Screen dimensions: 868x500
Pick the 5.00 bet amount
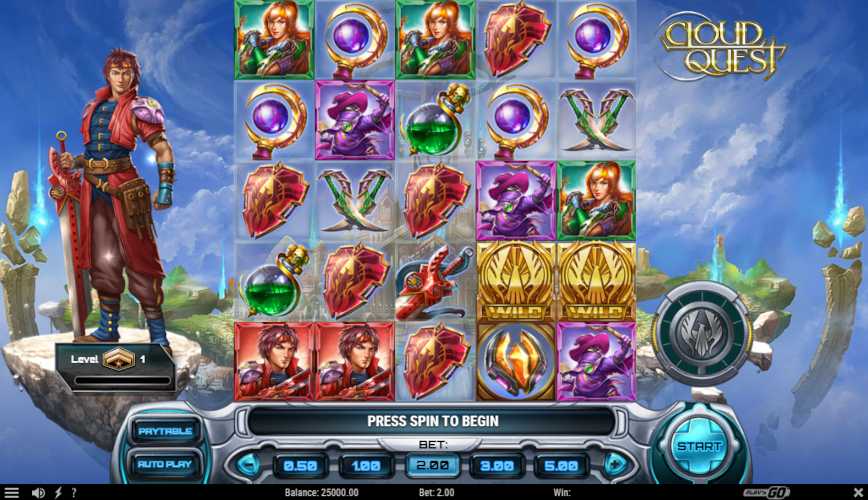[x=561, y=465]
